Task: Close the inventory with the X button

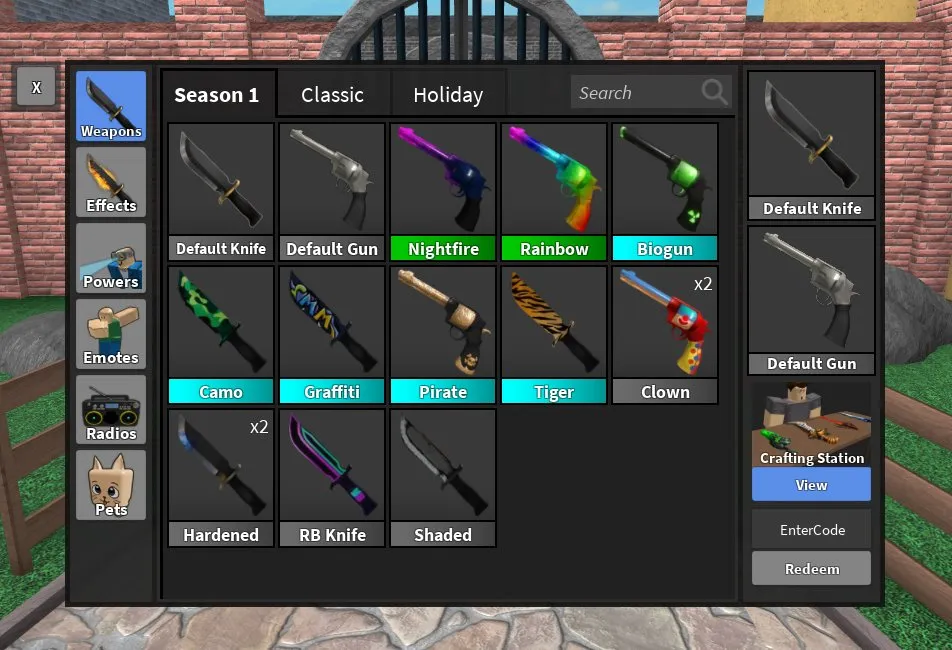Action: (36, 88)
